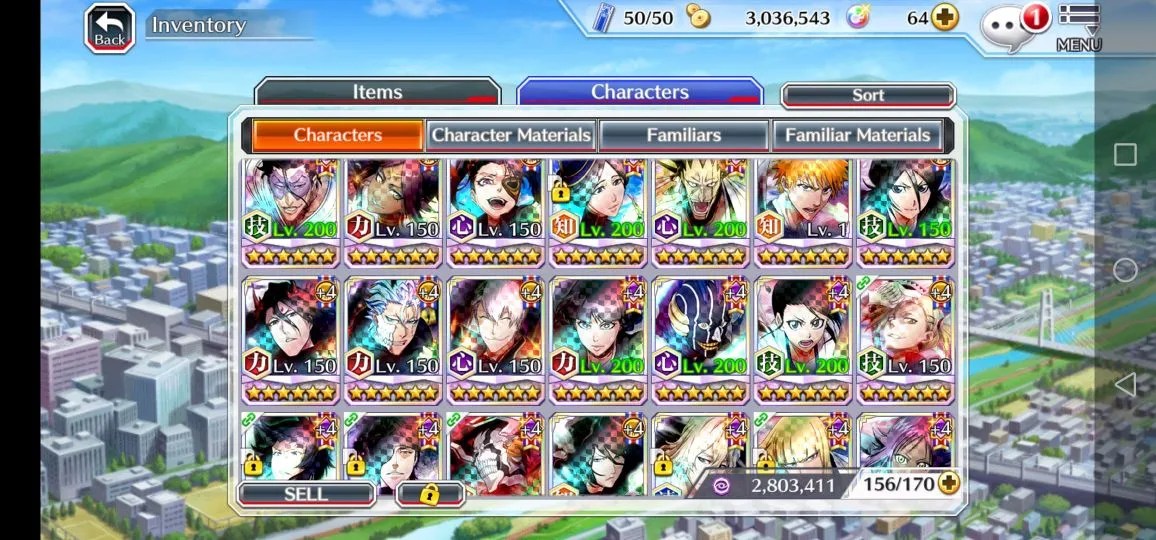The height and width of the screenshot is (540, 1156).
Task: Open the top Characters tab
Action: (640, 93)
